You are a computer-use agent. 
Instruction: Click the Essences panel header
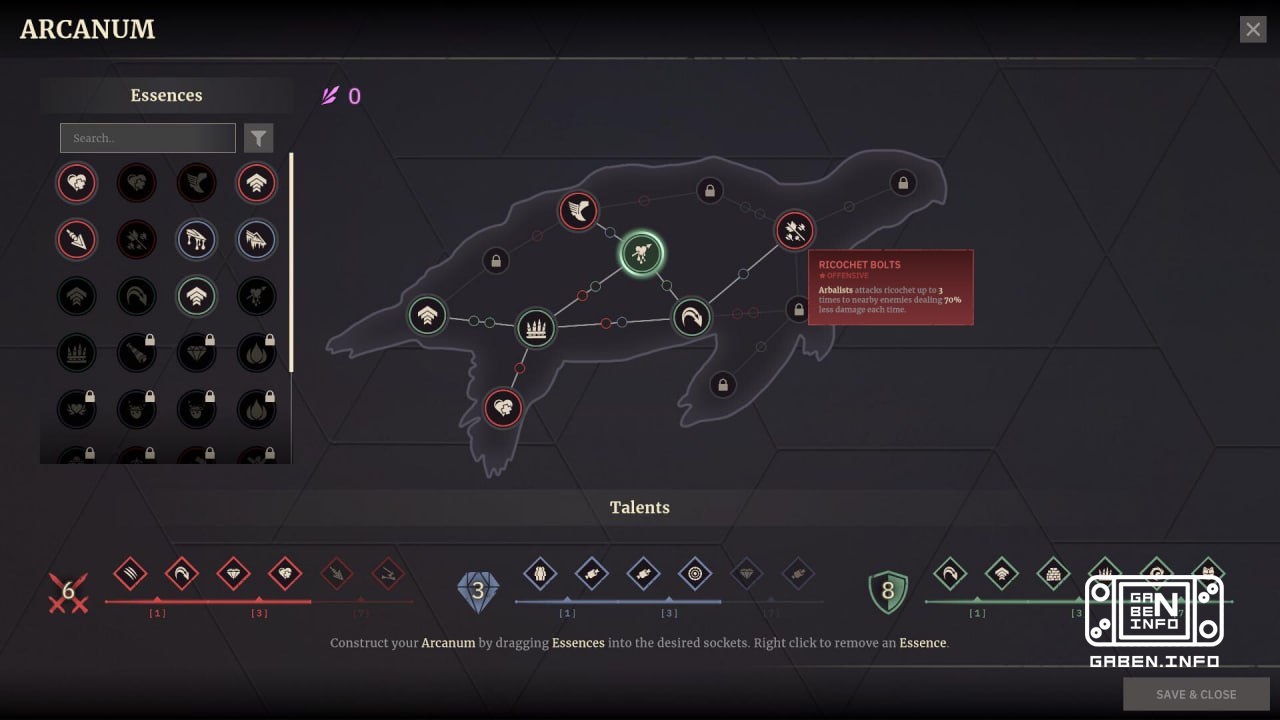(x=166, y=95)
